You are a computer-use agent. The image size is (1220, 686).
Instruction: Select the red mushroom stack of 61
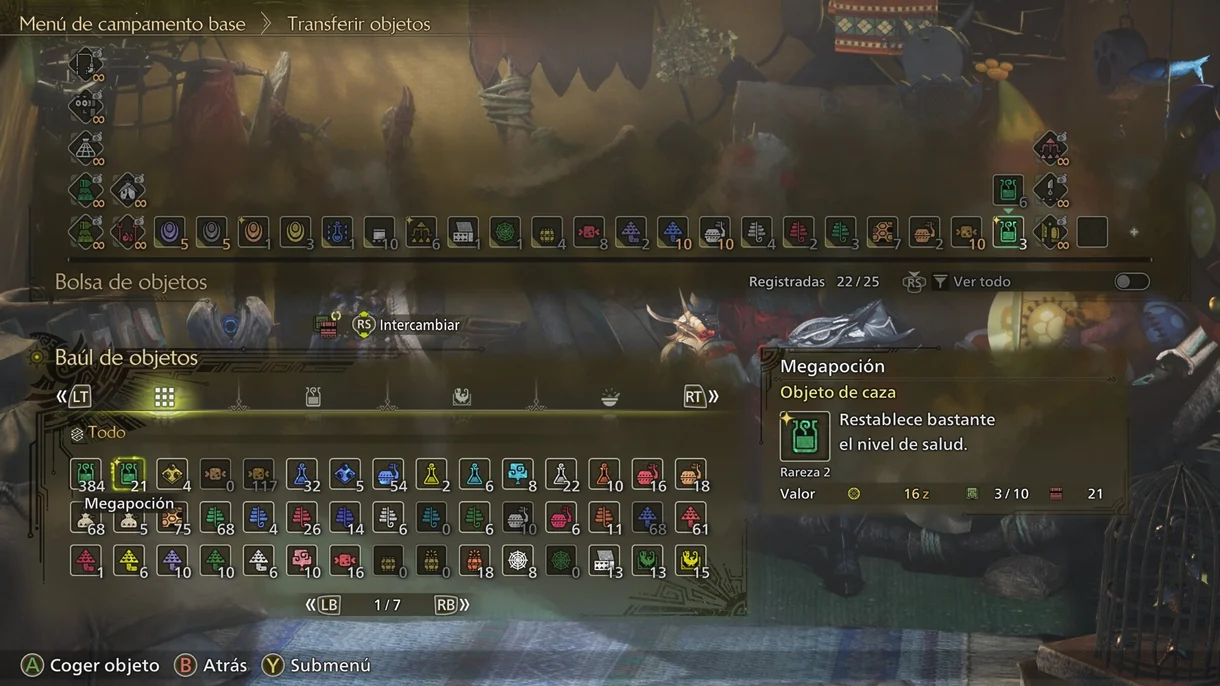tap(690, 517)
